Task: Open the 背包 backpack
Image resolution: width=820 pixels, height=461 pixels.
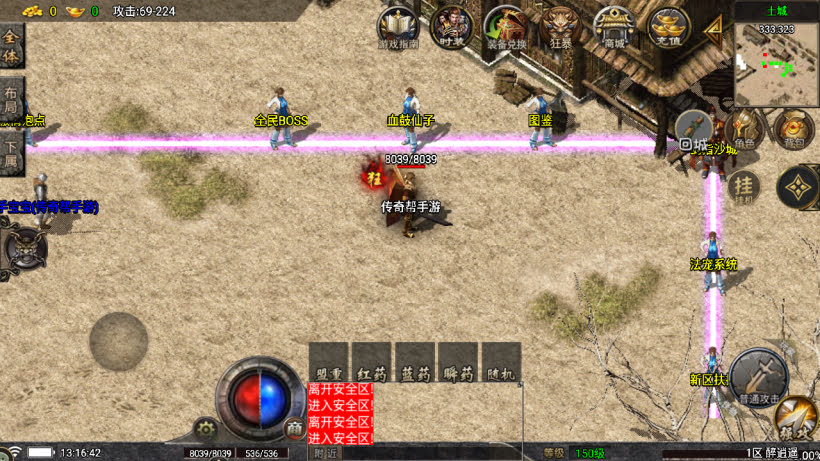Action: (793, 130)
